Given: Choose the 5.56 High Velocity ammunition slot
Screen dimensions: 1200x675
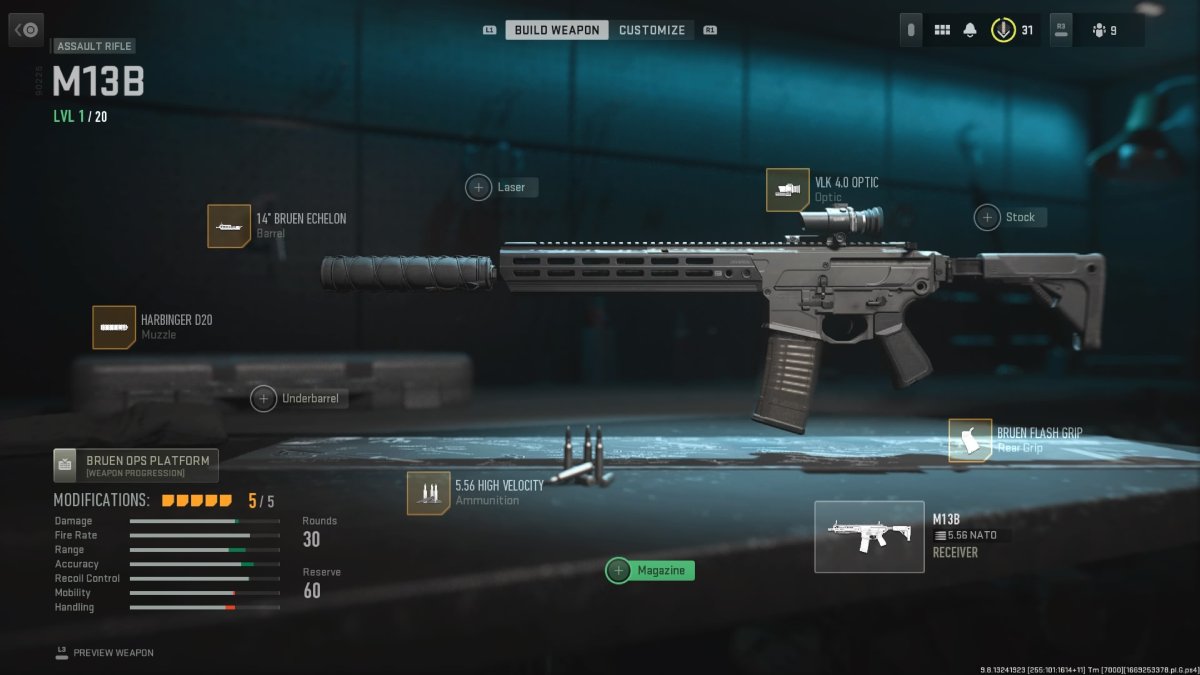Looking at the screenshot, I should click(x=428, y=493).
